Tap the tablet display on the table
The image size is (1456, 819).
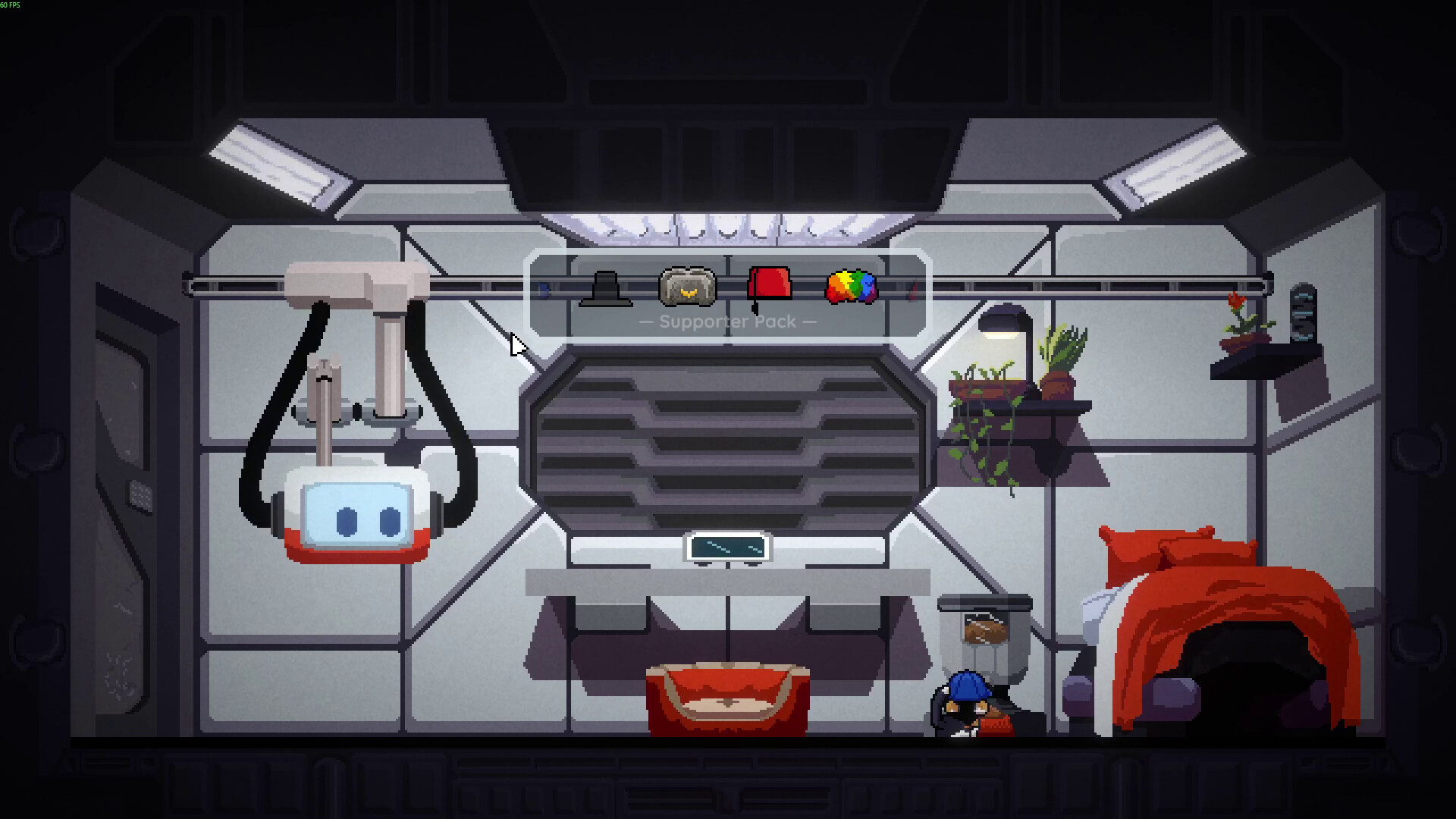tap(726, 548)
